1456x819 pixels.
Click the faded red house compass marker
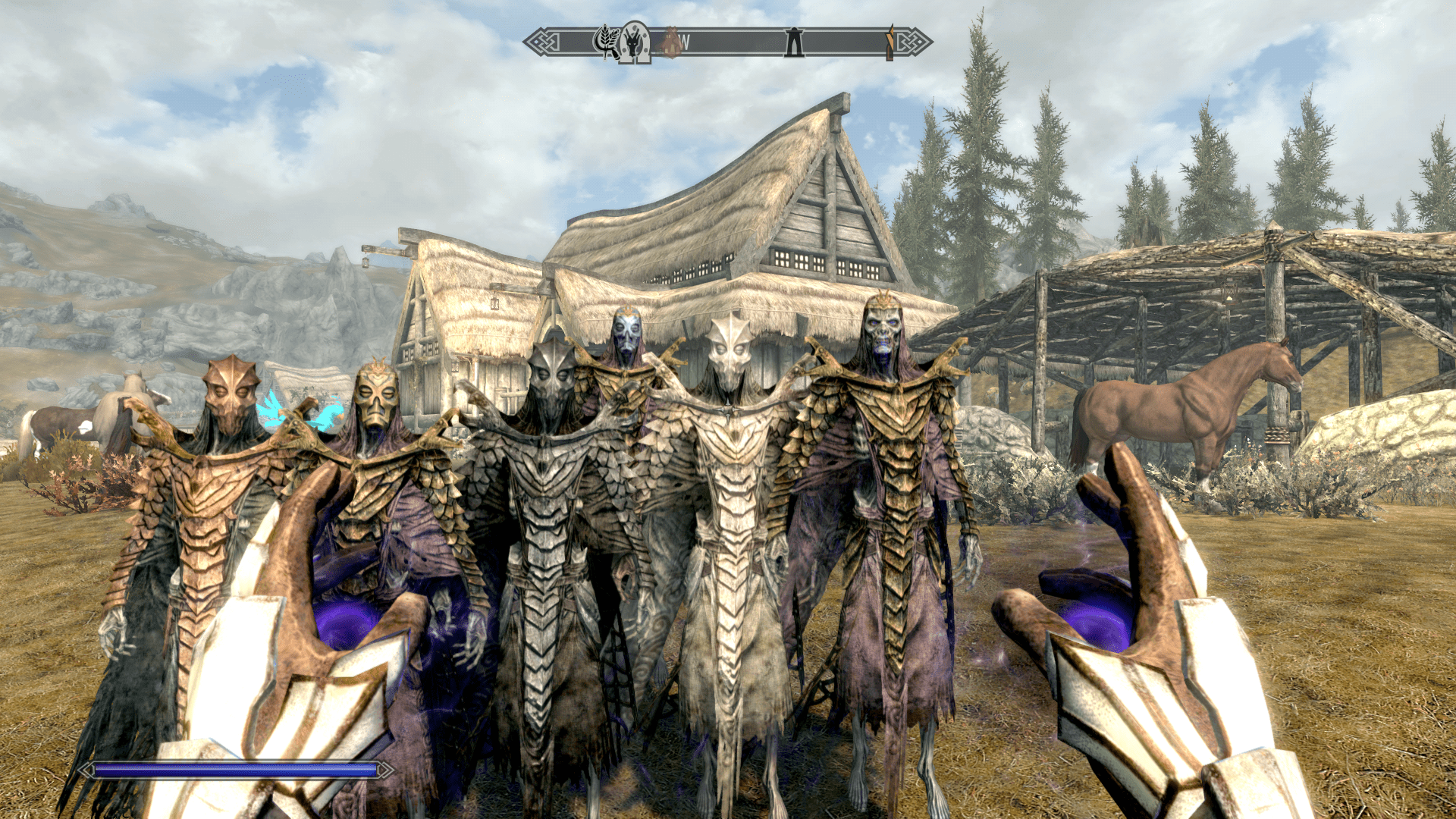coord(670,42)
